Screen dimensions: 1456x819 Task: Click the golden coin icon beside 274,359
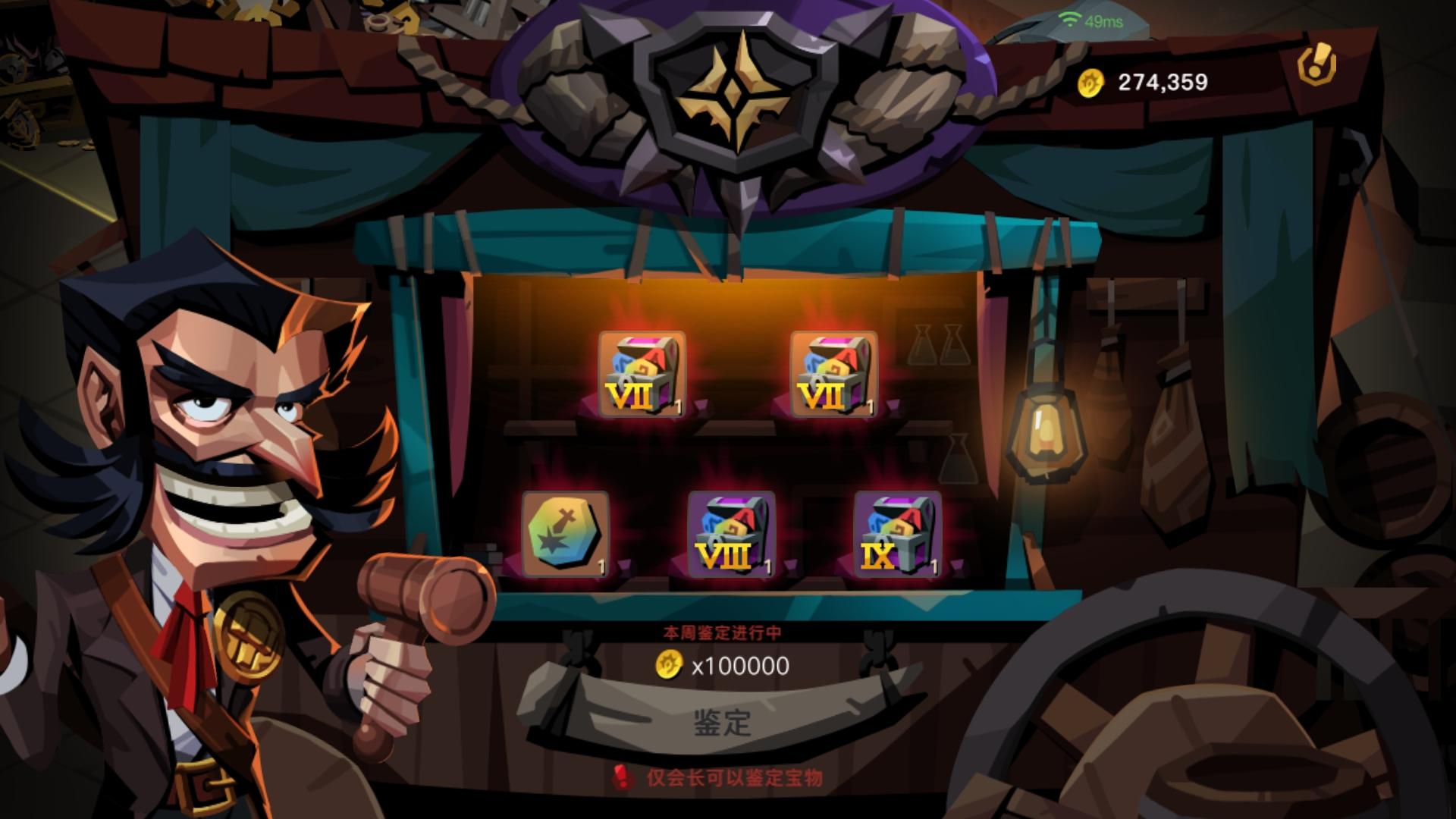[x=1092, y=81]
